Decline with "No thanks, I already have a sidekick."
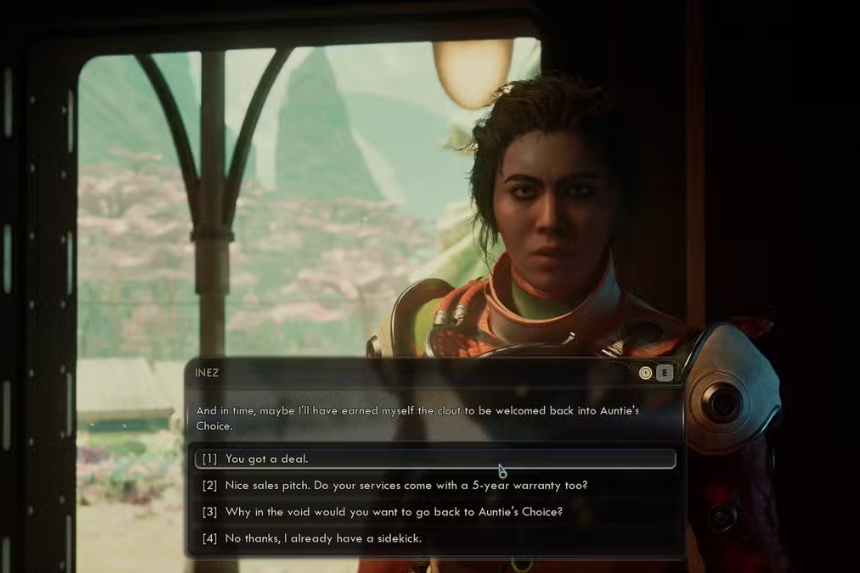Viewport: 860px width, 573px height. (x=323, y=539)
